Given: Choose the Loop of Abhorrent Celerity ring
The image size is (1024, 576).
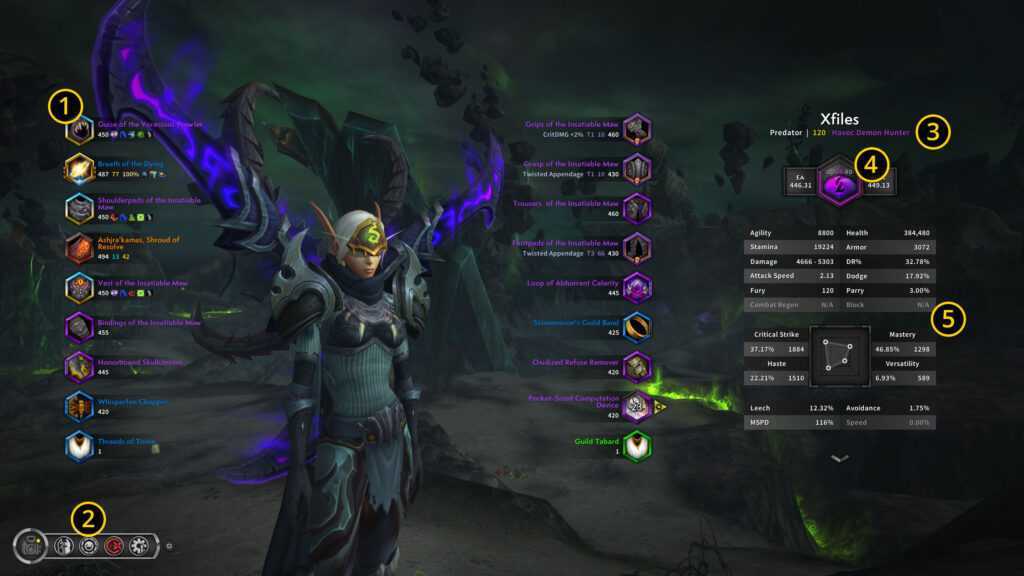Looking at the screenshot, I should point(637,288).
